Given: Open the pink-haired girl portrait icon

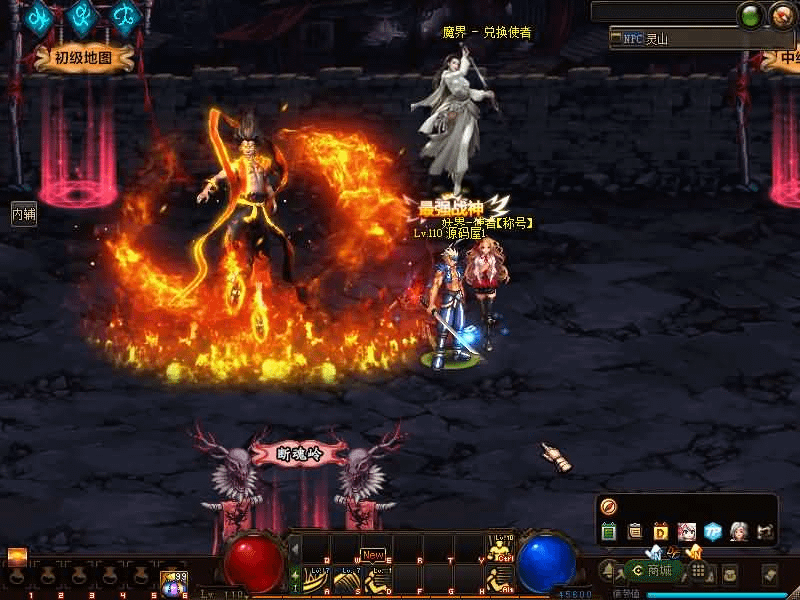Looking at the screenshot, I should pyautogui.click(x=687, y=532).
